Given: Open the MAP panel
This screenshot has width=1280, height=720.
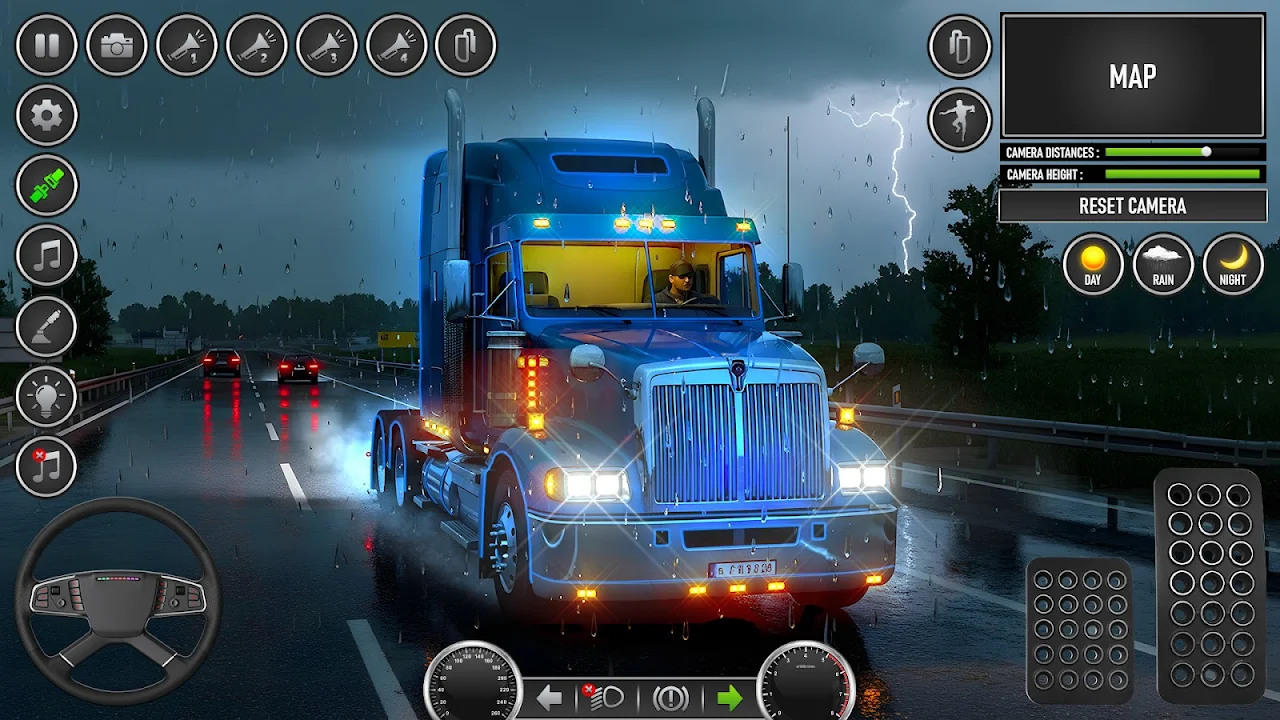Looking at the screenshot, I should tap(1132, 76).
